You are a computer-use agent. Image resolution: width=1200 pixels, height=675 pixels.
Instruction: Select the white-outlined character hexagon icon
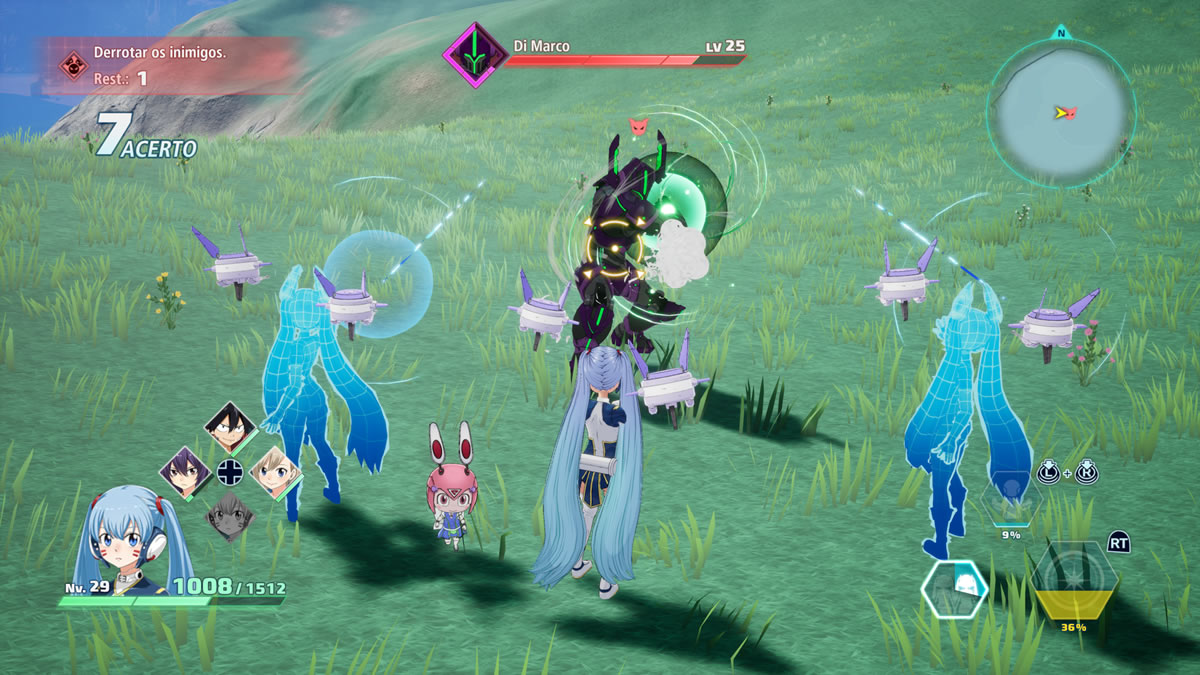954,588
